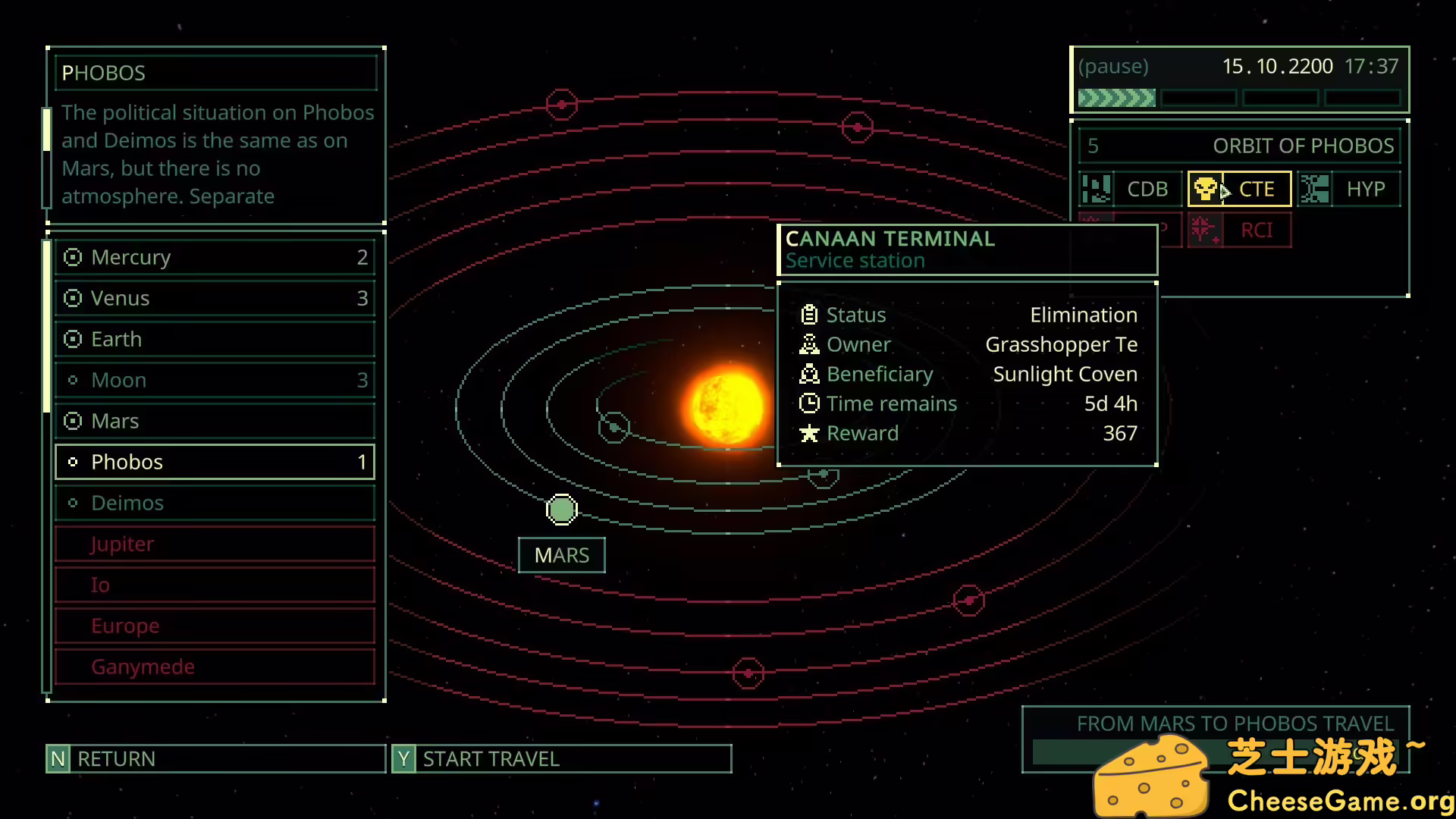Image resolution: width=1456 pixels, height=819 pixels.
Task: Choose Phobos in the destination list
Action: 215,463
